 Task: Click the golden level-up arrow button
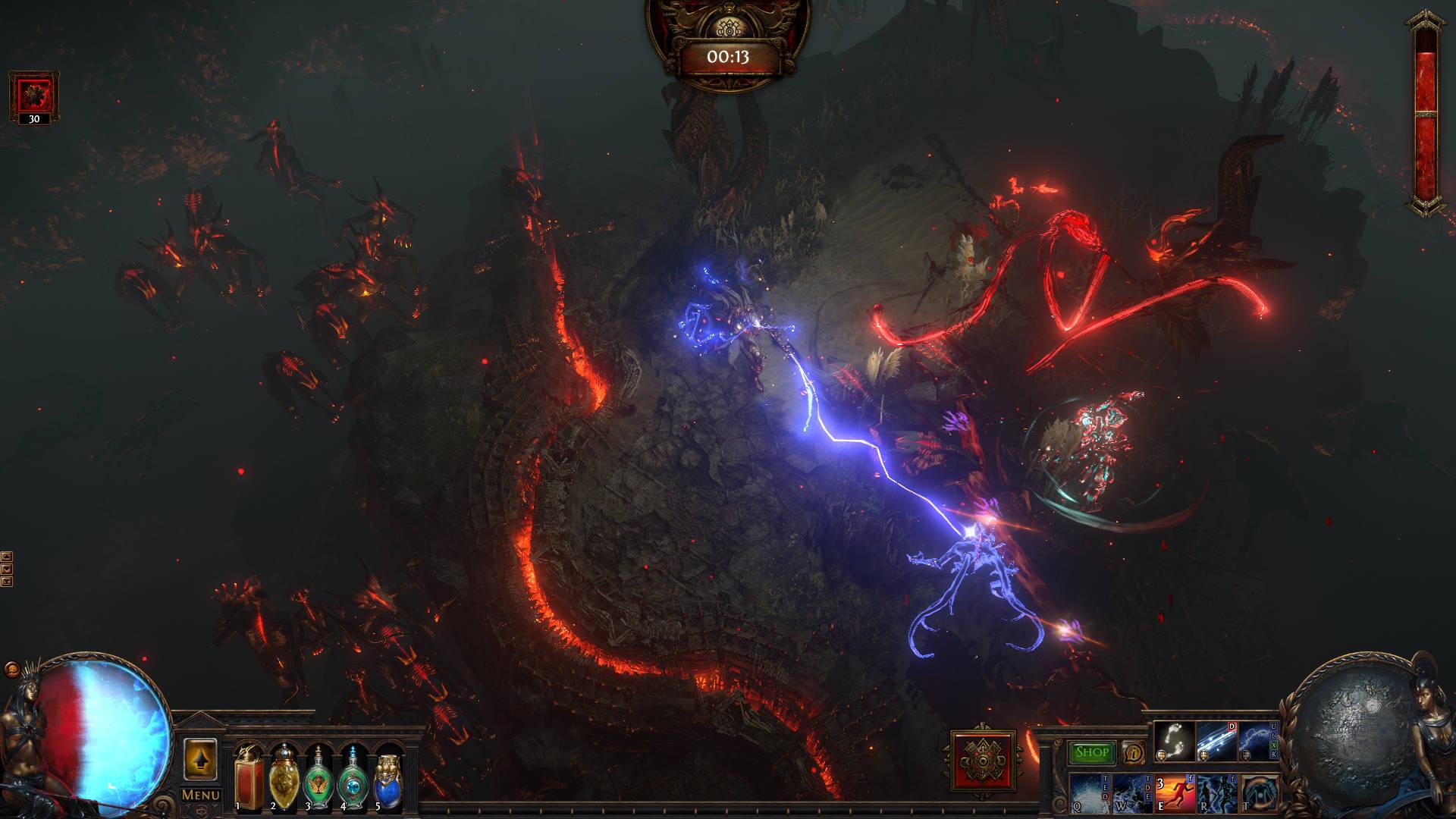pyautogui.click(x=200, y=759)
